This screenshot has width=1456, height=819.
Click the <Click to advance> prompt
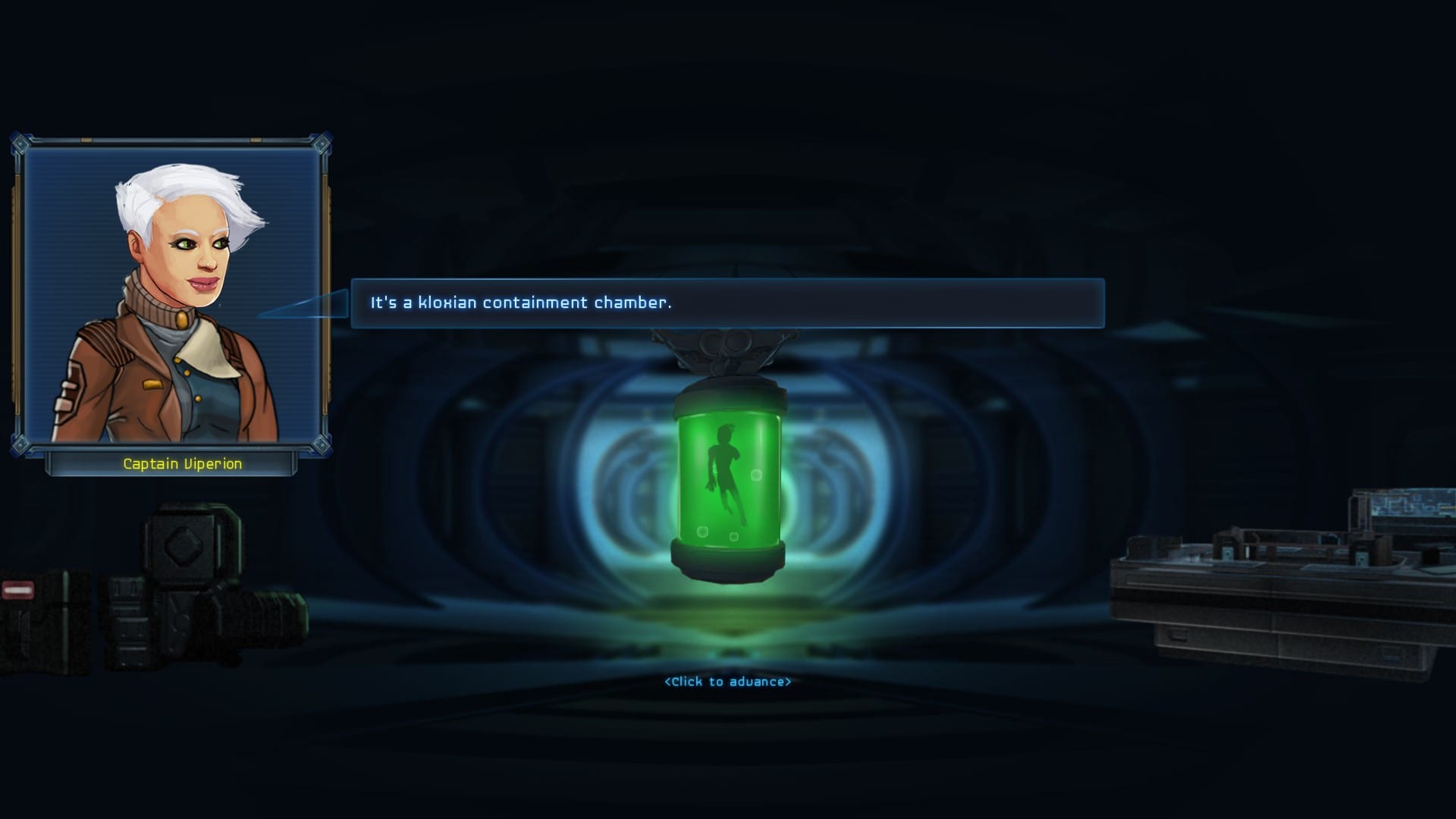[727, 682]
